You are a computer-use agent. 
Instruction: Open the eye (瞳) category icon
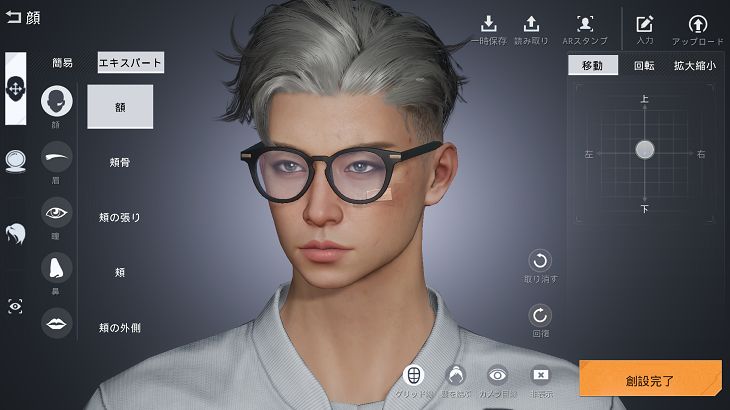point(56,212)
